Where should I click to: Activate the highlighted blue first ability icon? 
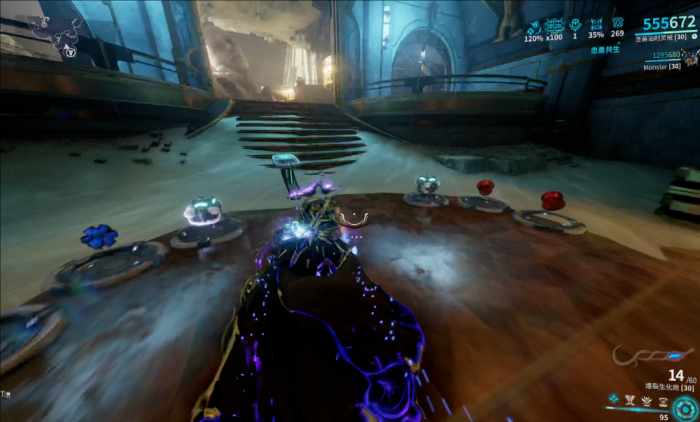pos(612,398)
